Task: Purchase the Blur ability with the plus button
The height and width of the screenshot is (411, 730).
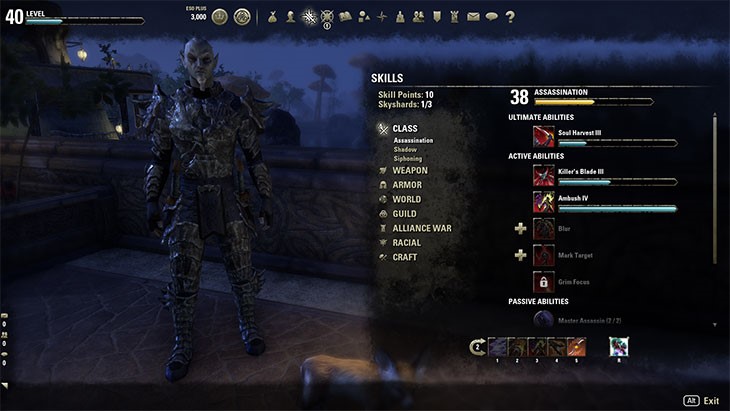Action: 520,229
